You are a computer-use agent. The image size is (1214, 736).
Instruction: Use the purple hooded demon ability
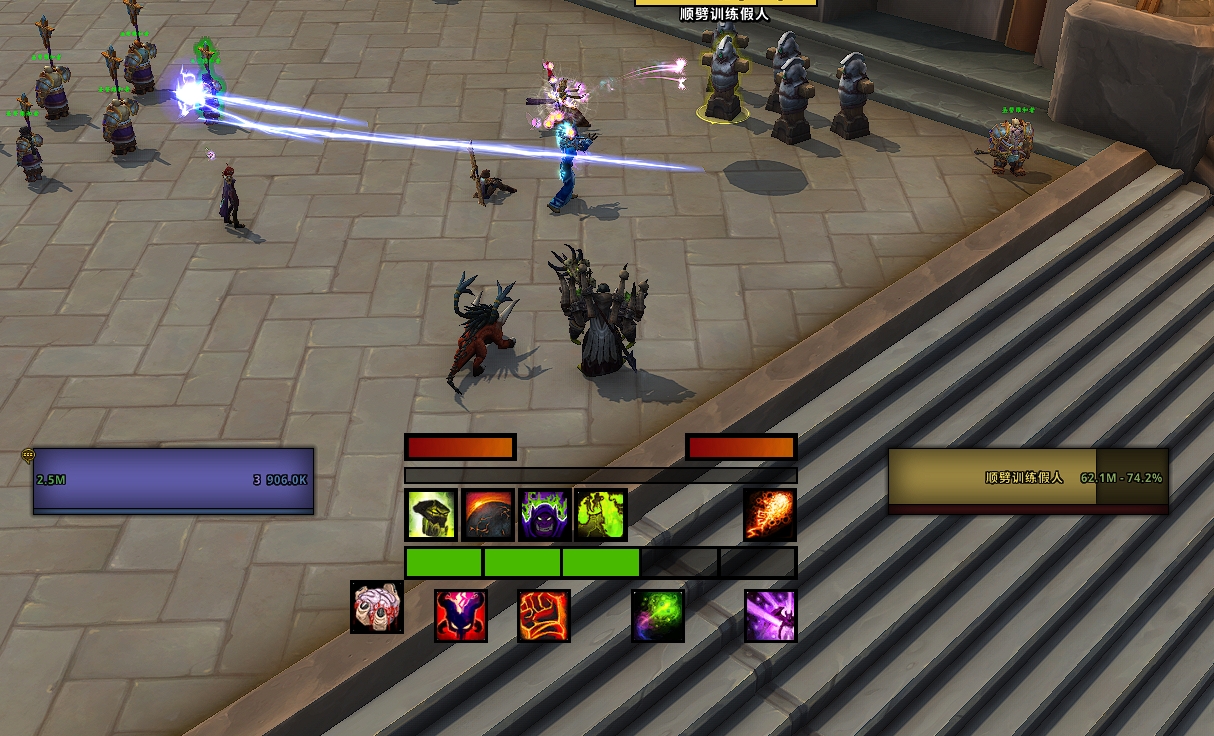[x=545, y=515]
